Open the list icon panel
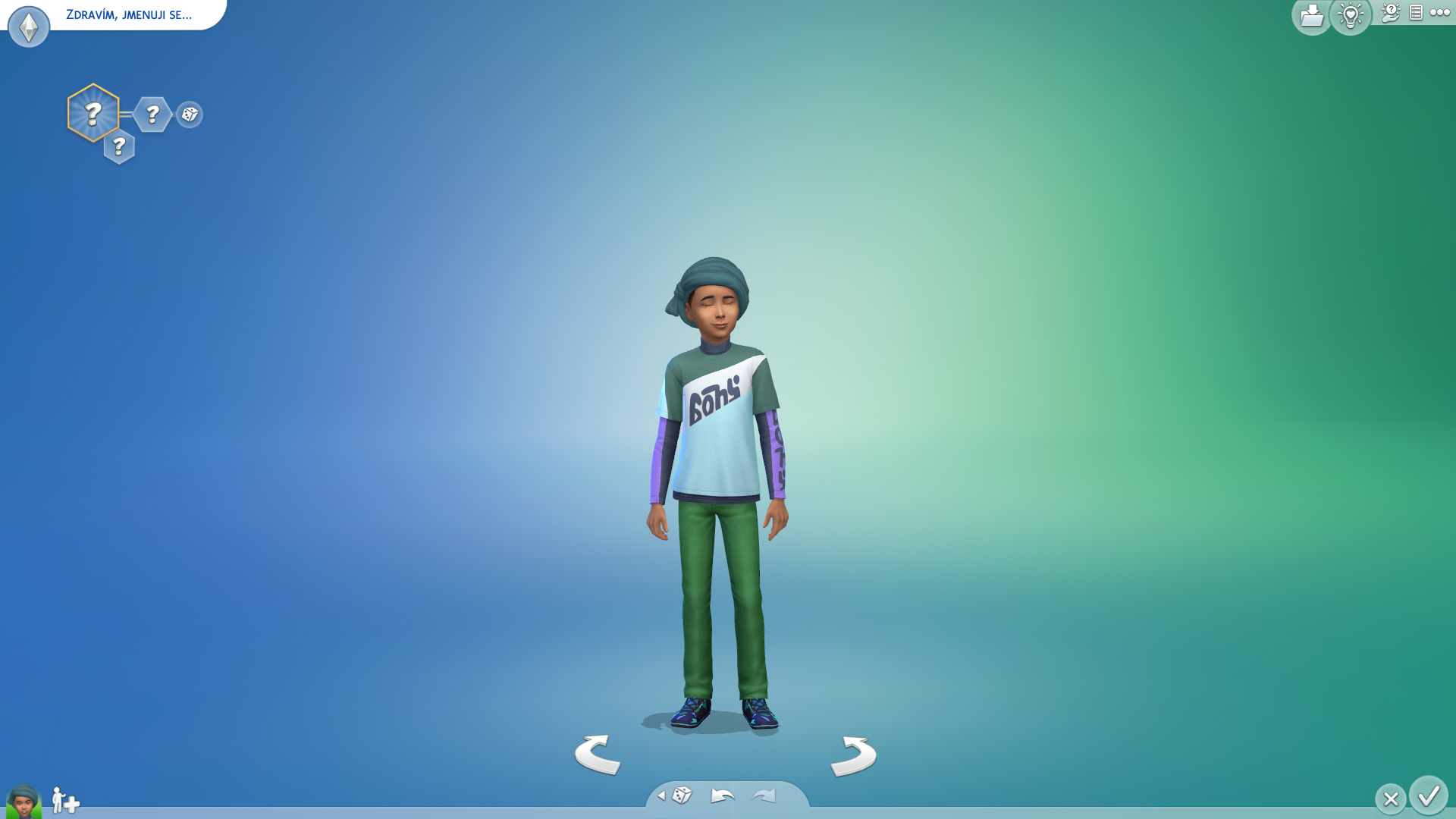The height and width of the screenshot is (819, 1456). 1416,13
